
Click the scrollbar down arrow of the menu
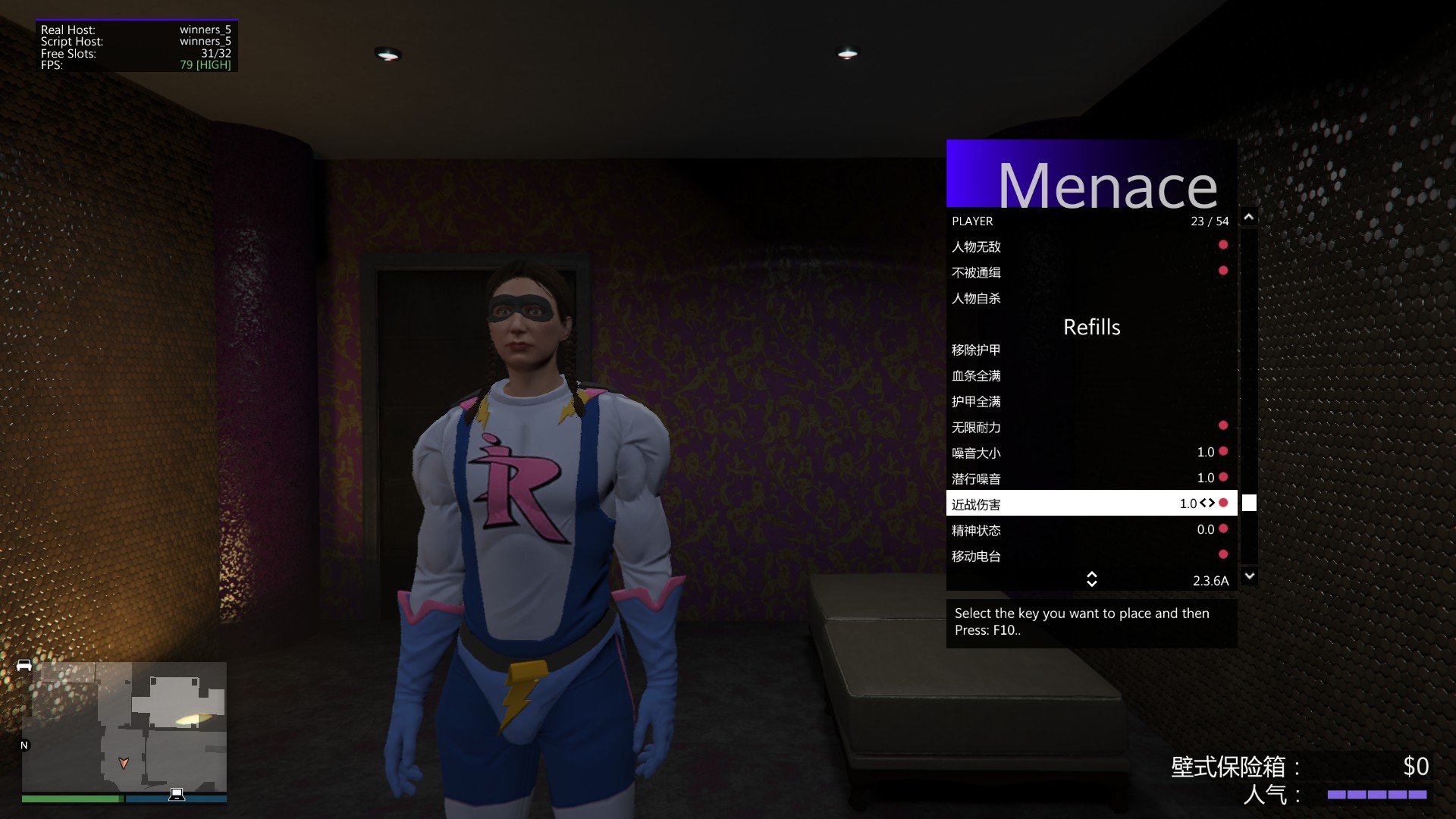tap(1249, 576)
